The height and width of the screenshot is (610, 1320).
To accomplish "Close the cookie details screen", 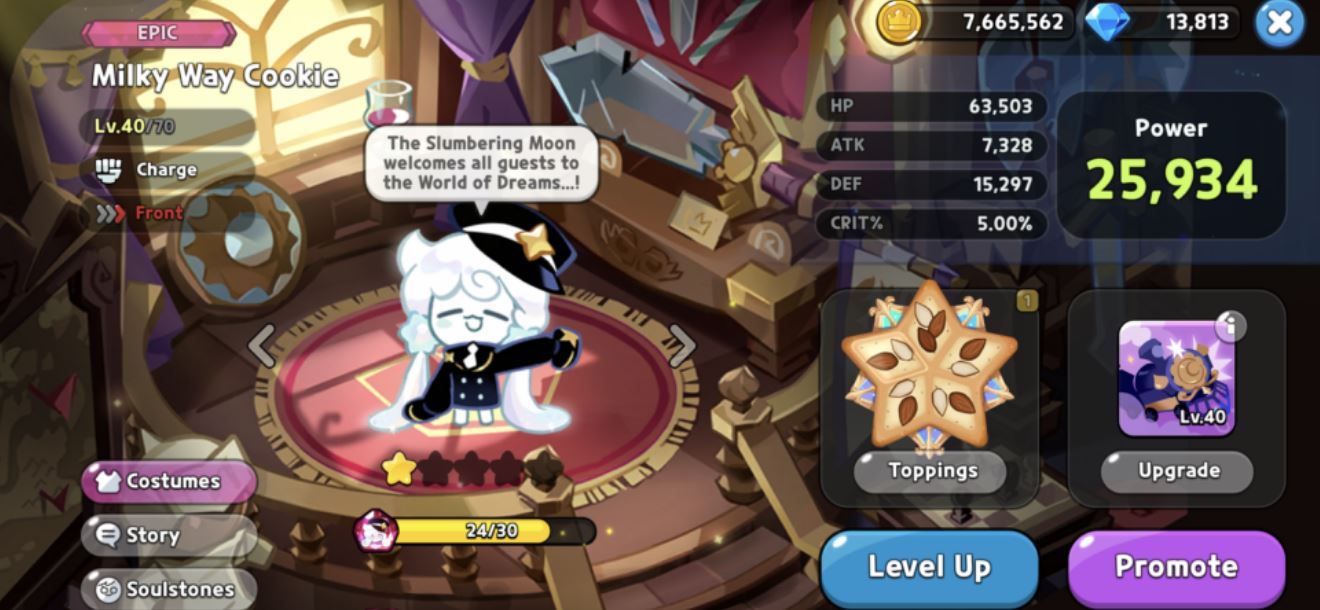I will tap(1279, 24).
